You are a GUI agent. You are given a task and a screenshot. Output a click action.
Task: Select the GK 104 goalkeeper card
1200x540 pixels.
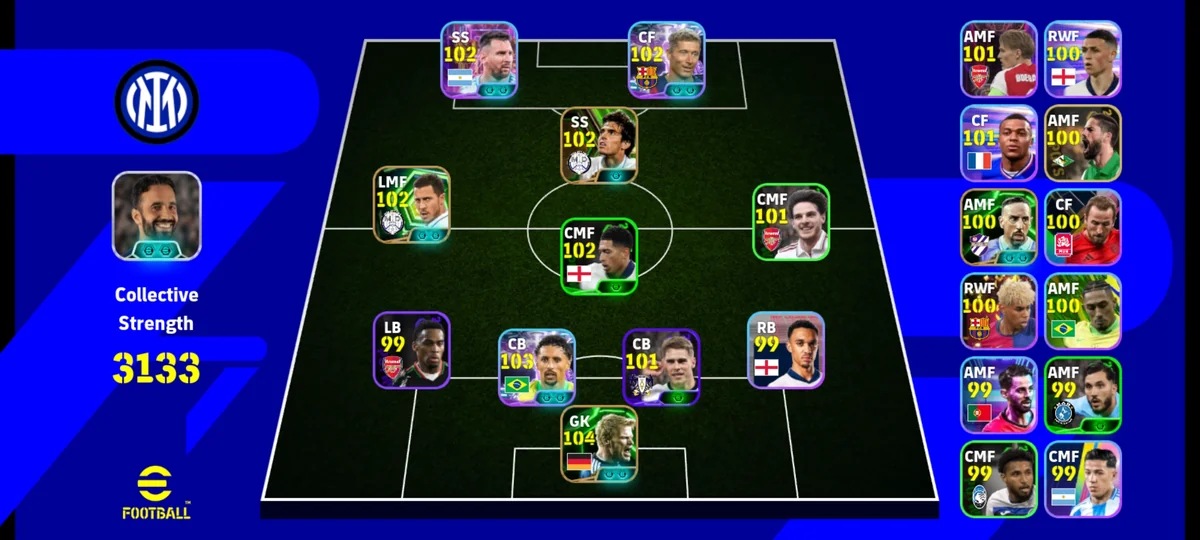click(599, 445)
